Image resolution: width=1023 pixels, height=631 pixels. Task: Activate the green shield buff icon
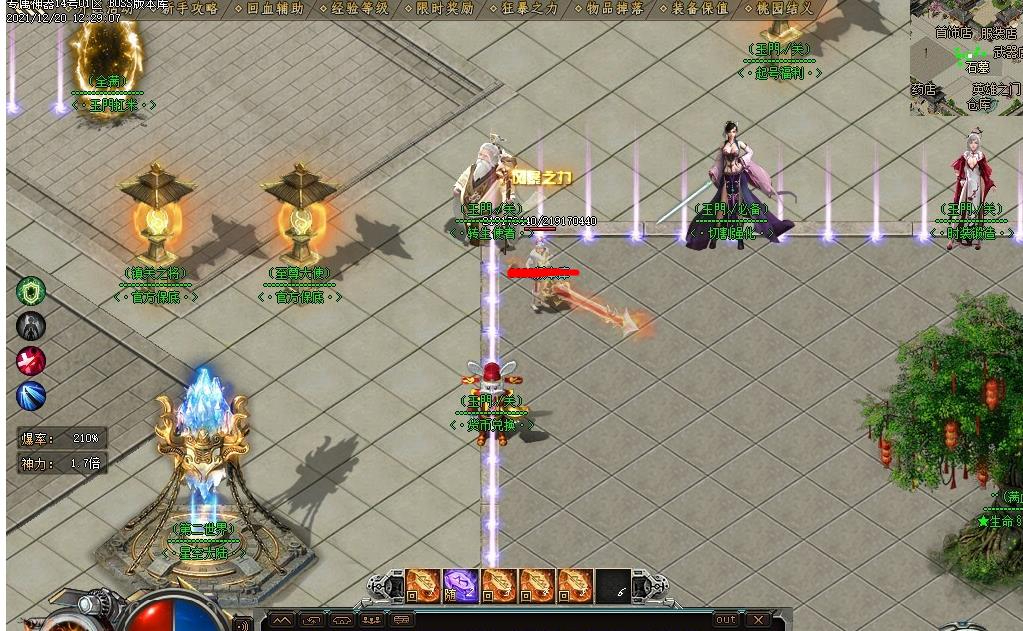point(31,291)
